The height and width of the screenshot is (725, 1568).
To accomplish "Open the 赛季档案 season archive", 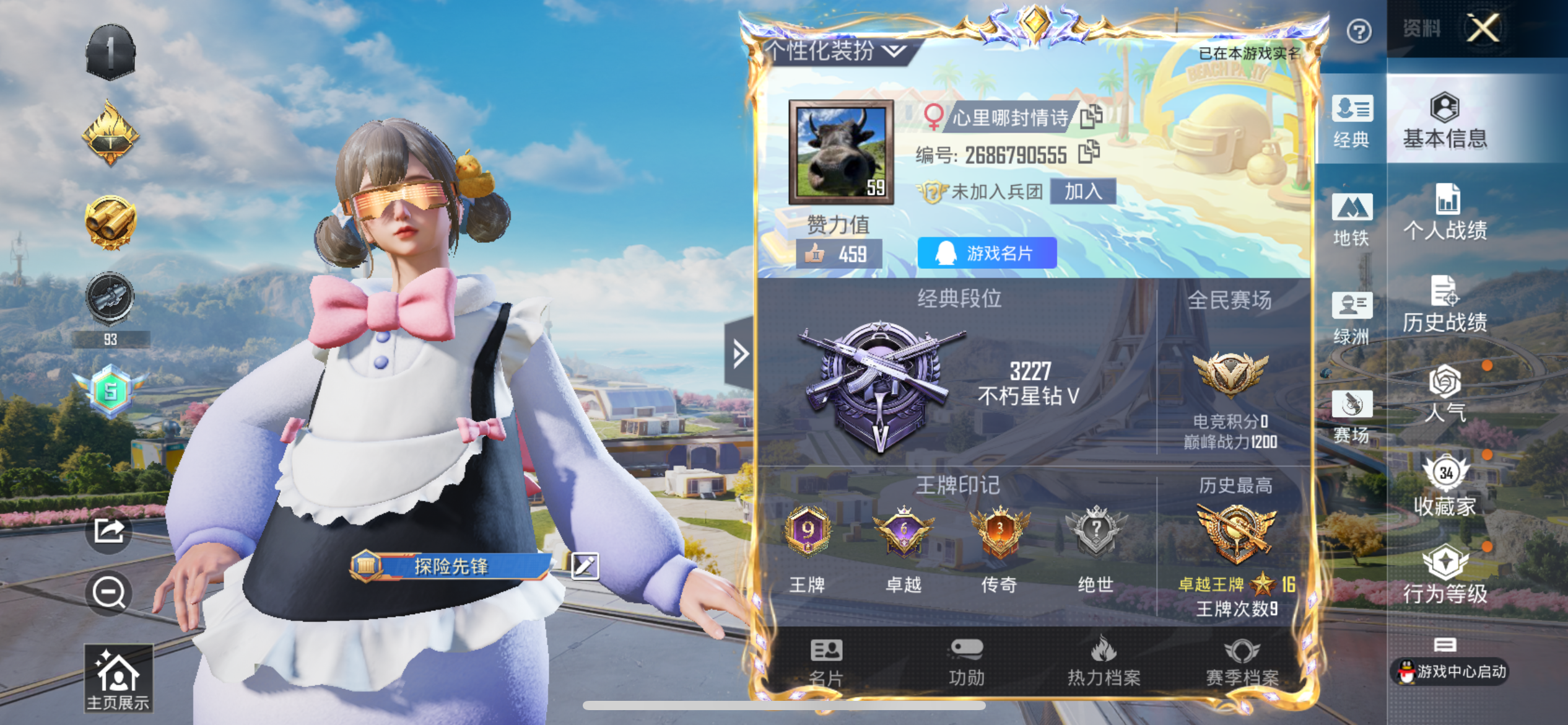I will 1242,662.
